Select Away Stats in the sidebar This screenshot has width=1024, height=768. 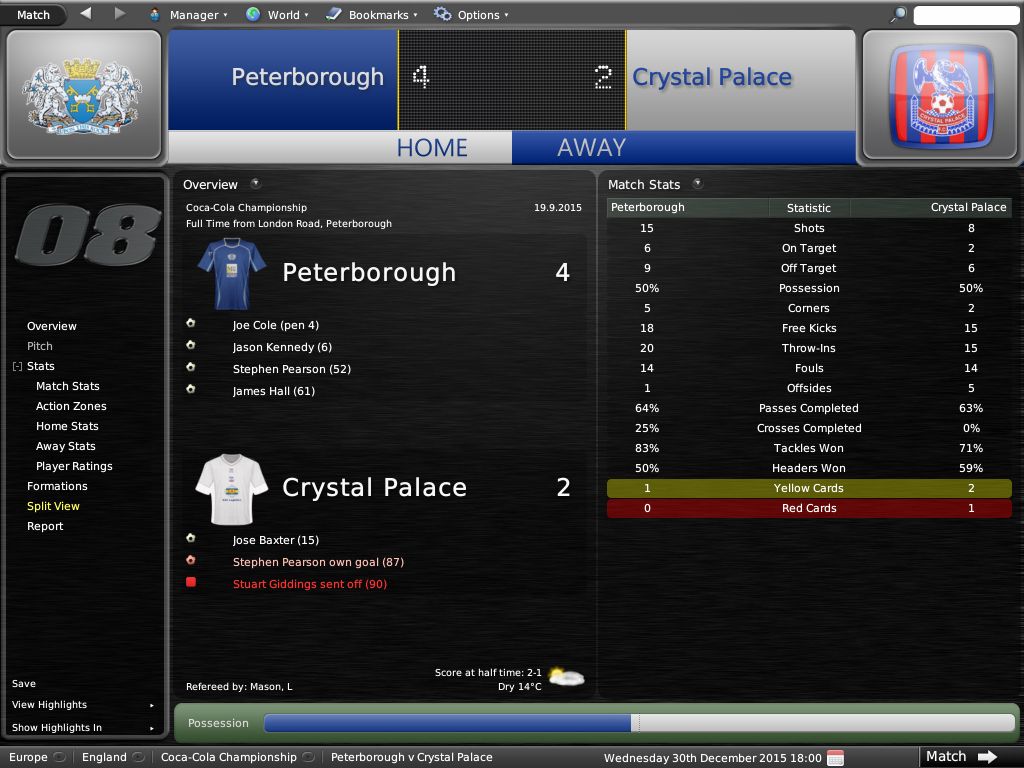click(x=66, y=446)
